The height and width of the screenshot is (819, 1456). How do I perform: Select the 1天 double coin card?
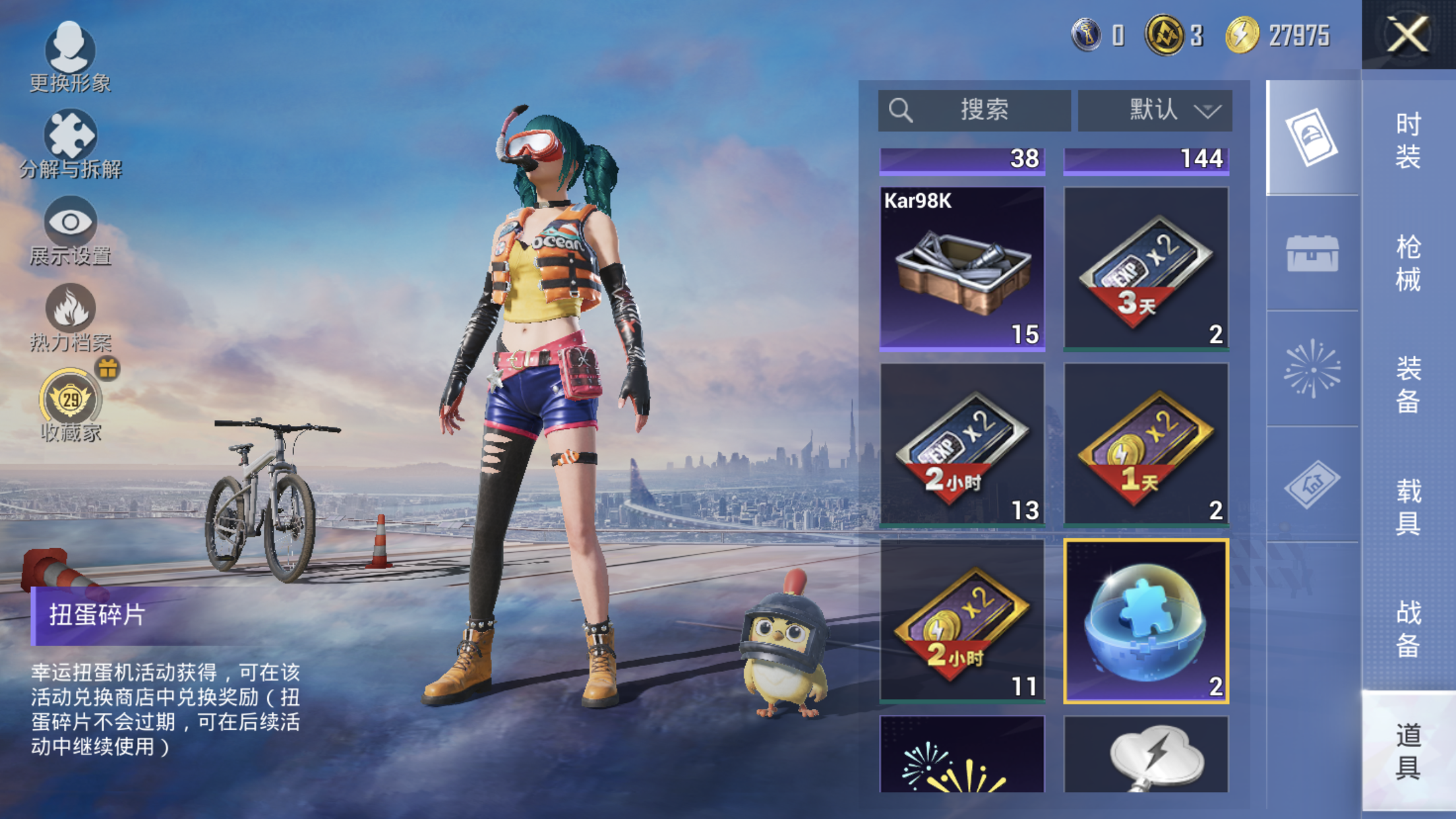click(1146, 444)
